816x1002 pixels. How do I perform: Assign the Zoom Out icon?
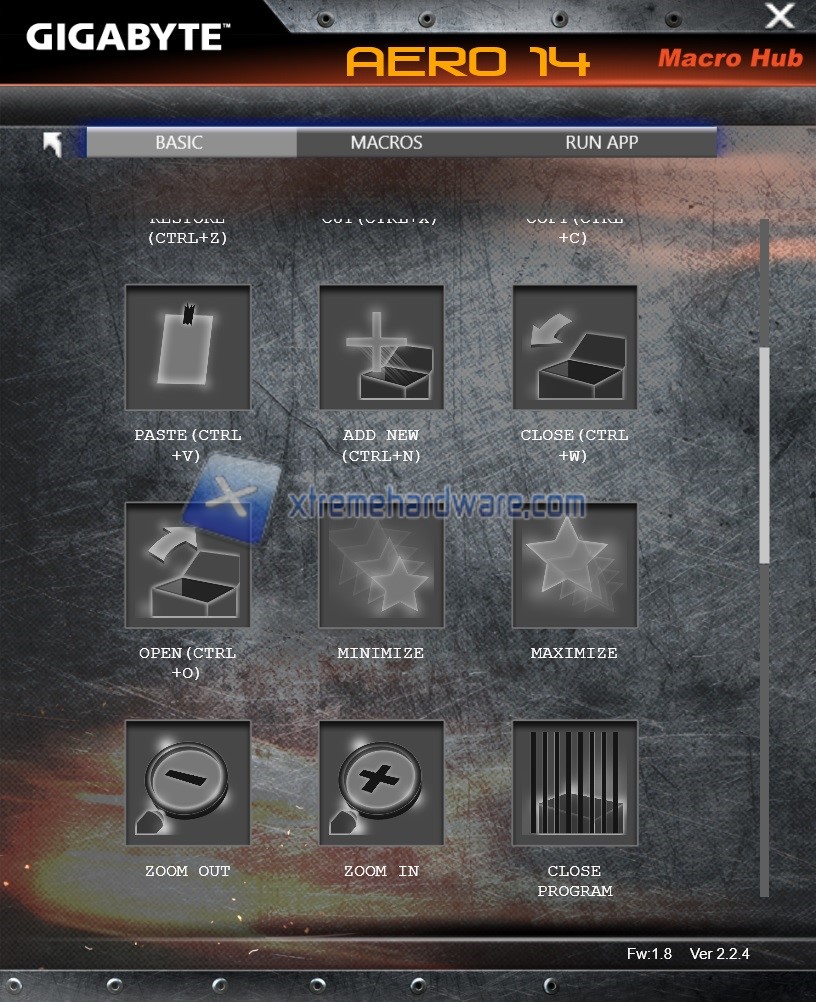point(187,783)
